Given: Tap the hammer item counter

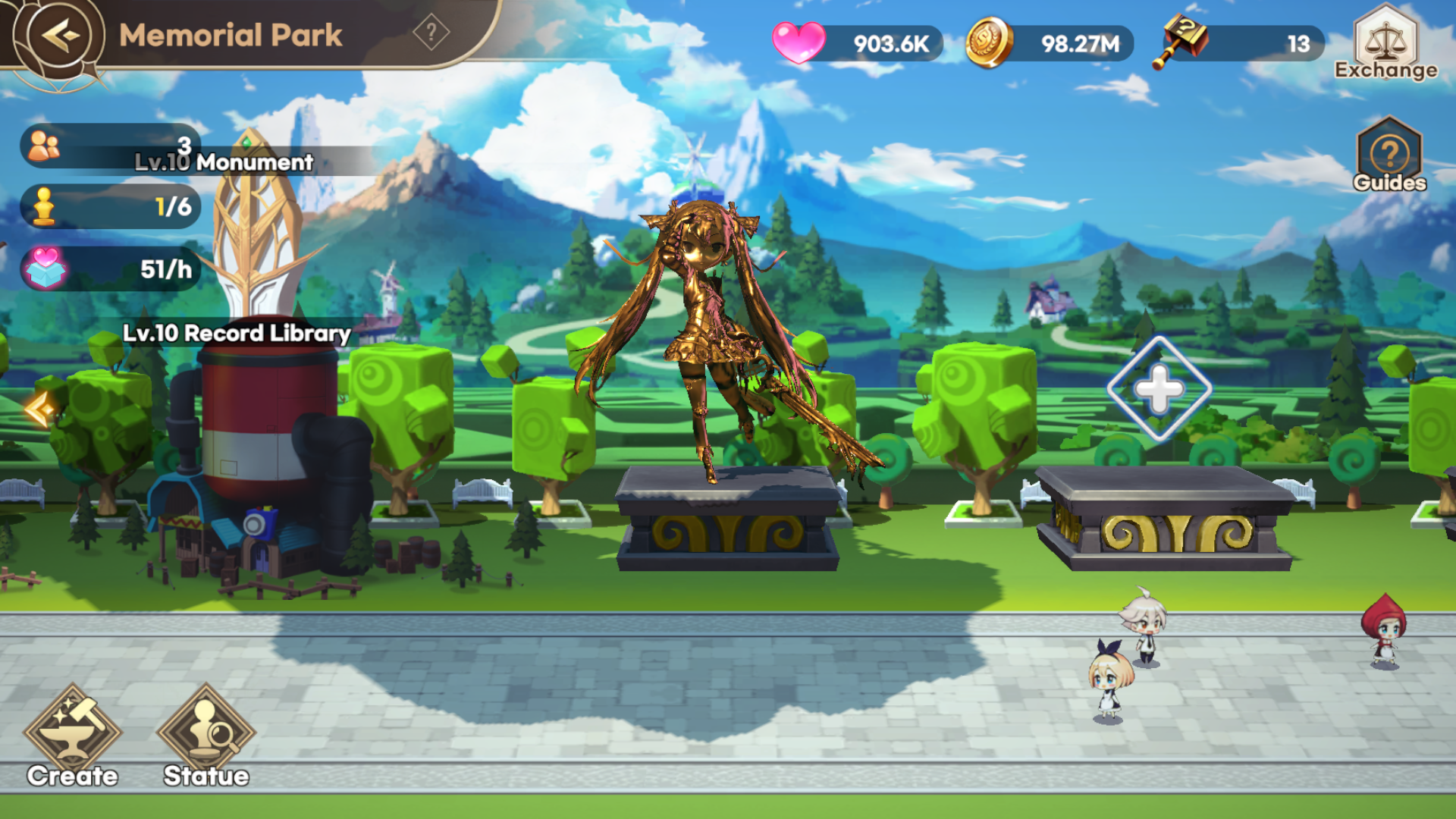Looking at the screenshot, I should [x=1240, y=43].
